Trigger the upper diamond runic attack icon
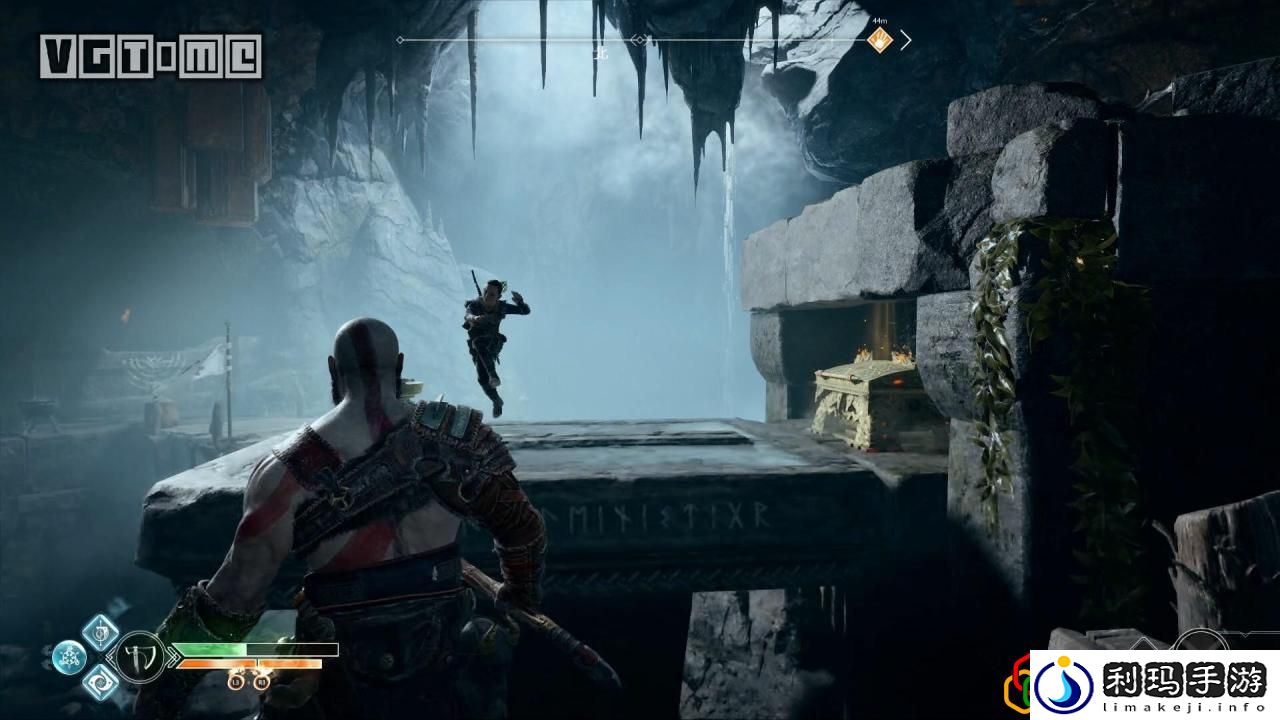Image resolution: width=1280 pixels, height=720 pixels. point(100,631)
